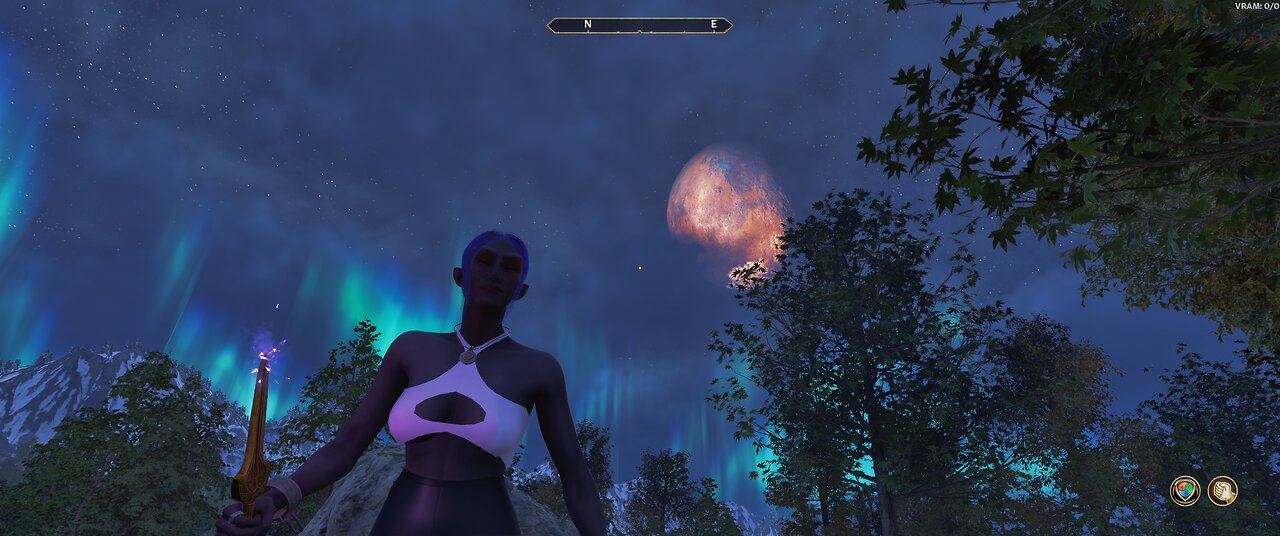Image resolution: width=1280 pixels, height=536 pixels.
Task: Click the compass bar showing N and E
Action: [x=639, y=25]
